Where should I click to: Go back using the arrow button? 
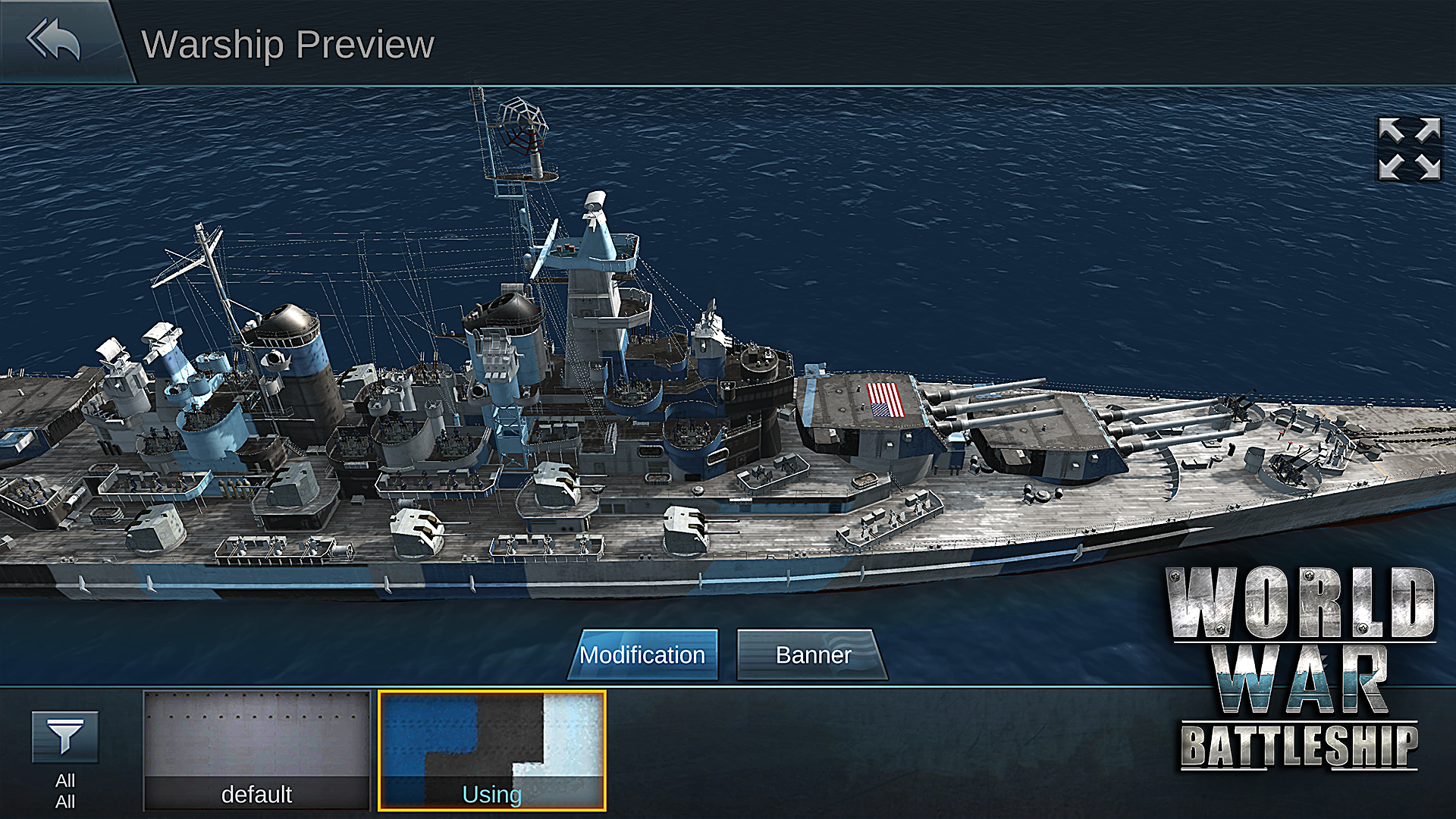tap(54, 40)
